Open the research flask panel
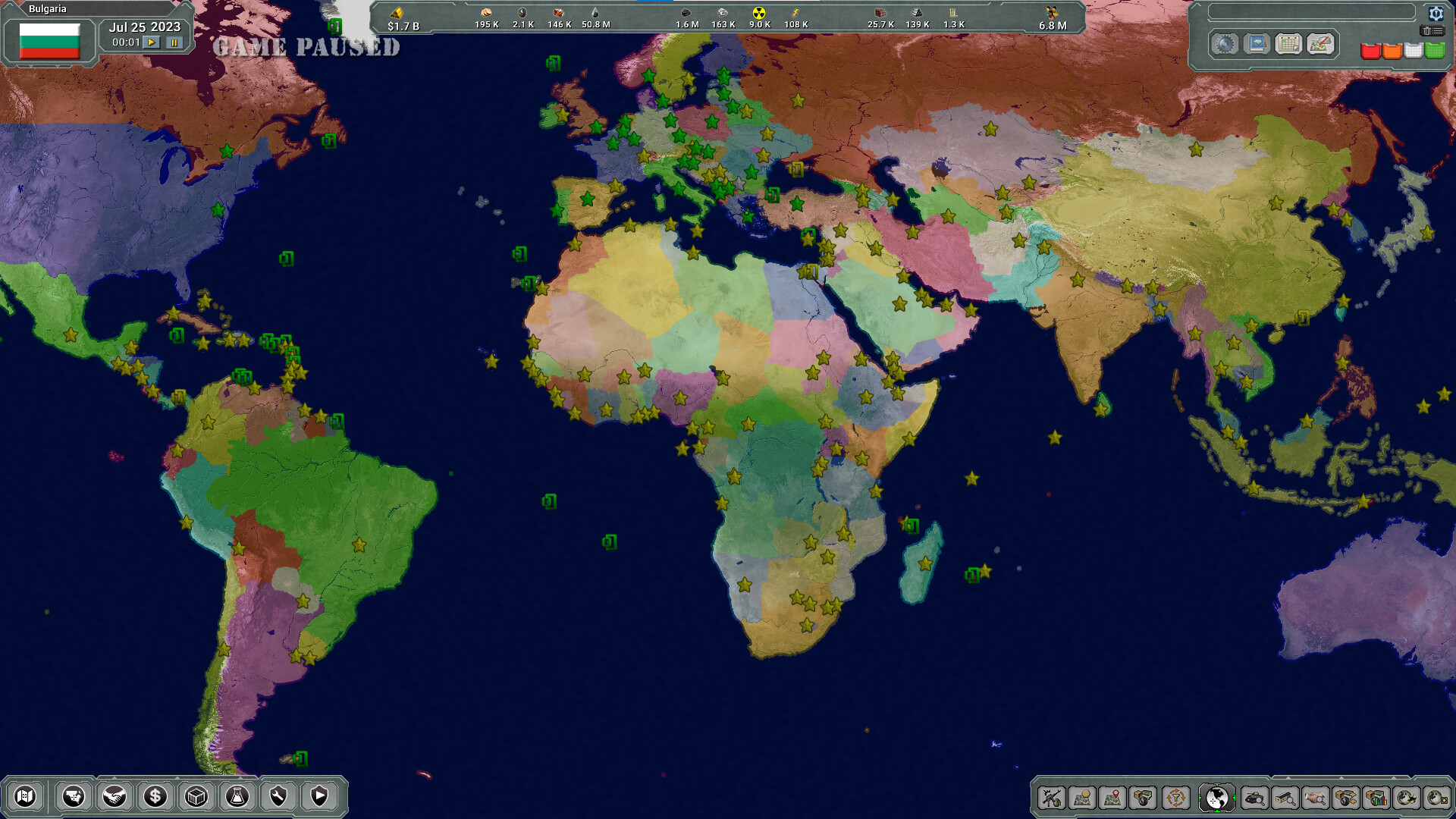The width and height of the screenshot is (1456, 819). (x=238, y=797)
